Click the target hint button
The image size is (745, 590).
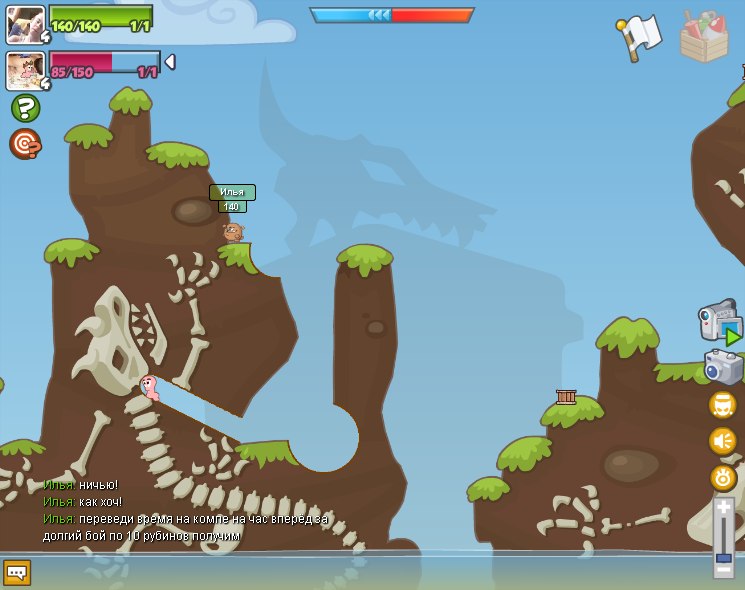point(25,144)
